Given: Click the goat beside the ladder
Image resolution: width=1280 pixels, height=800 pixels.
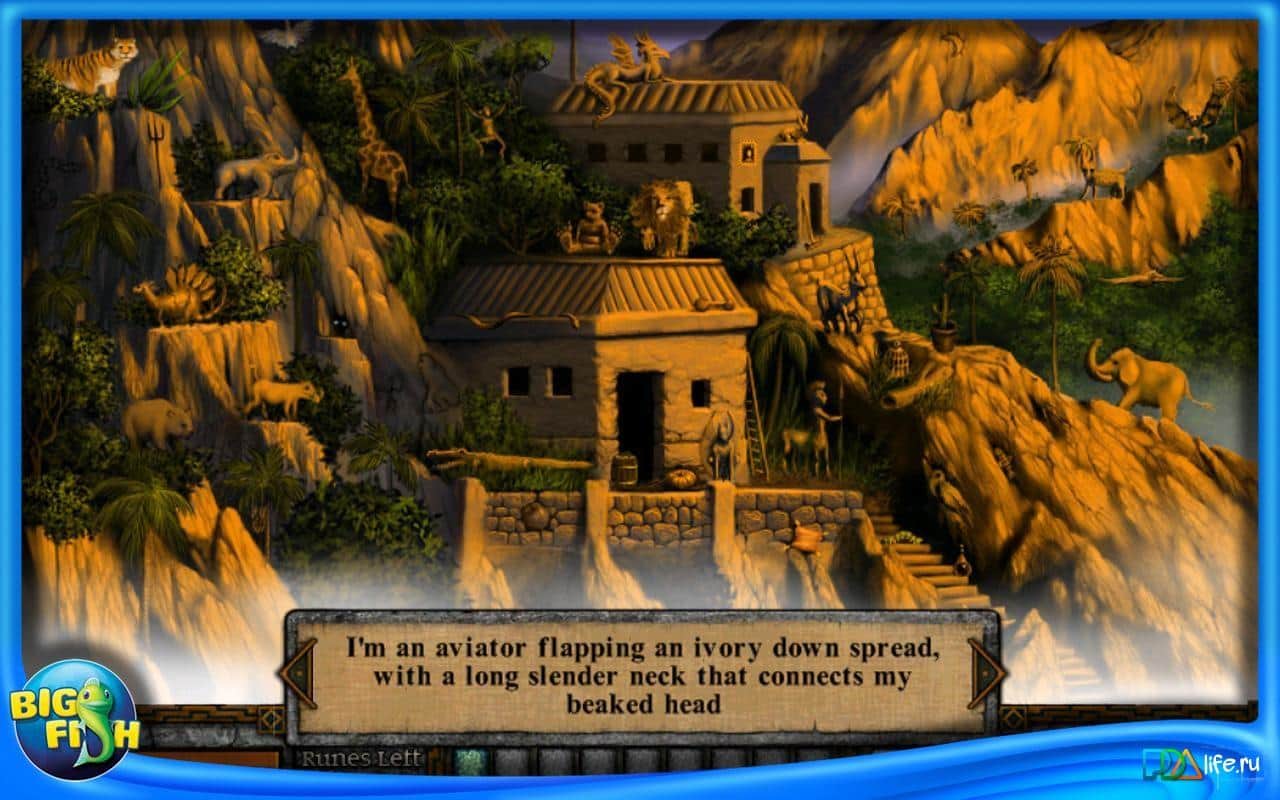Looking at the screenshot, I should click(800, 438).
